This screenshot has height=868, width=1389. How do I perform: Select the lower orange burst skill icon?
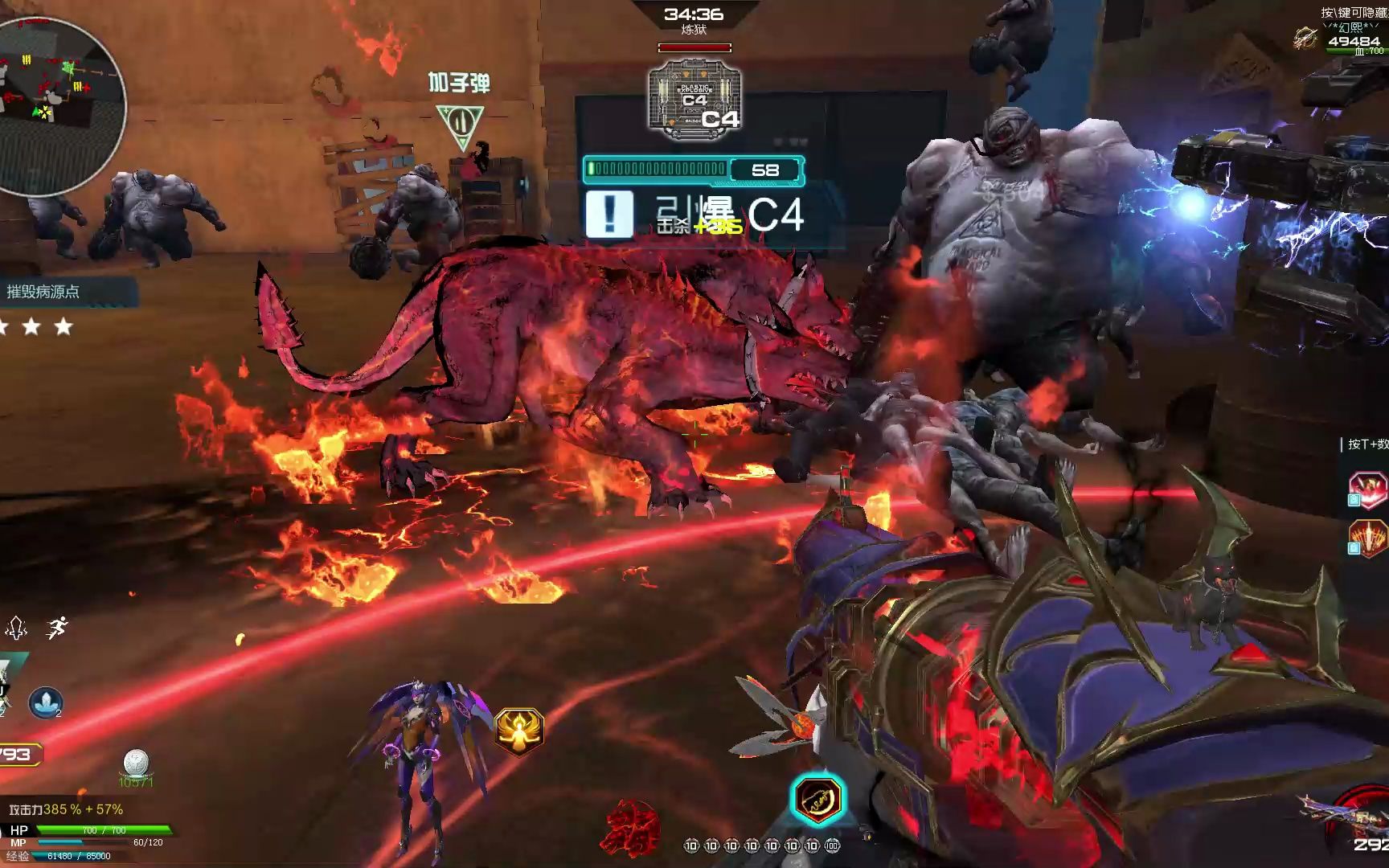1367,538
